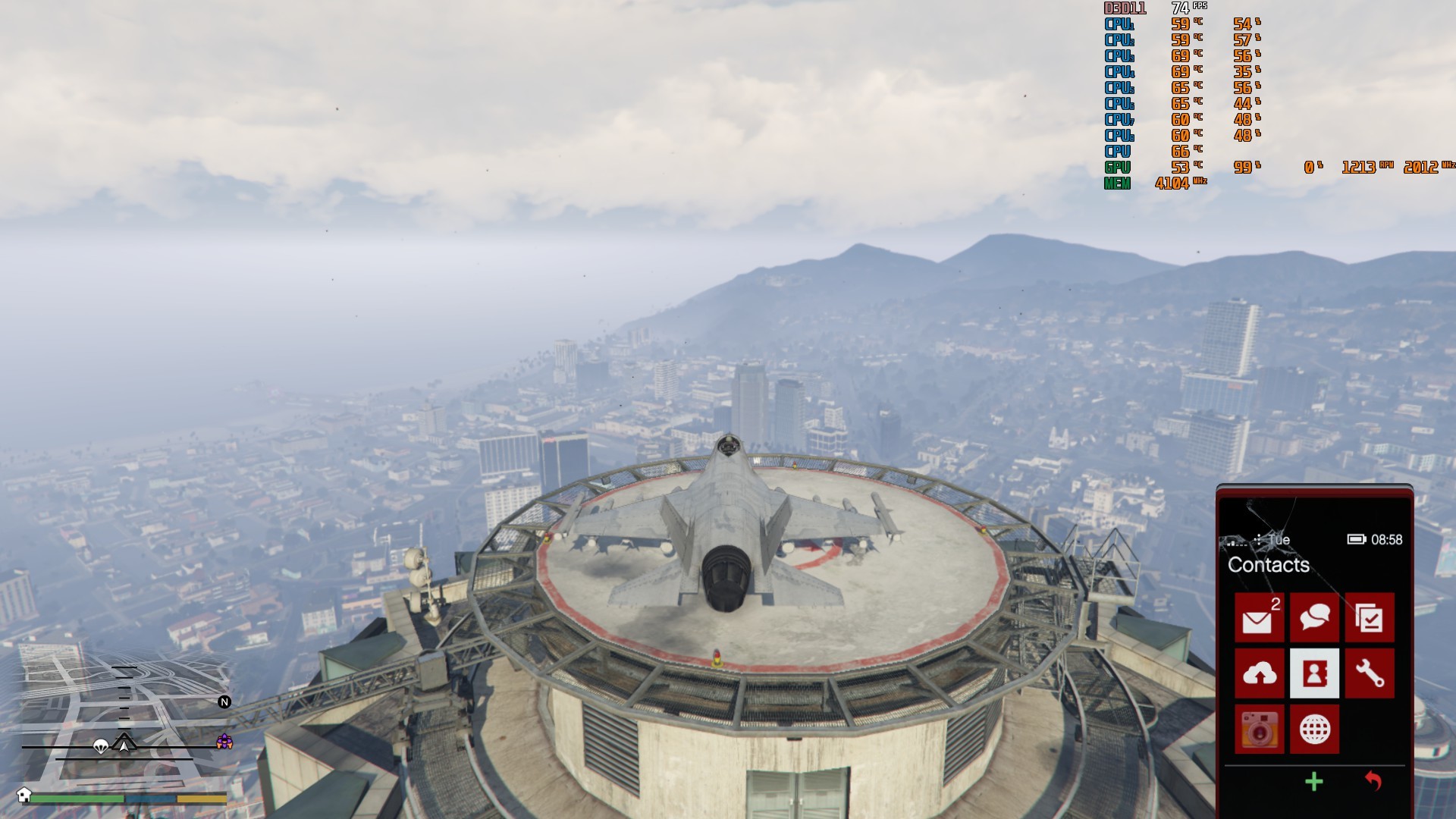1456x819 pixels.
Task: Click the North compass marker on the minimap
Action: pyautogui.click(x=224, y=702)
